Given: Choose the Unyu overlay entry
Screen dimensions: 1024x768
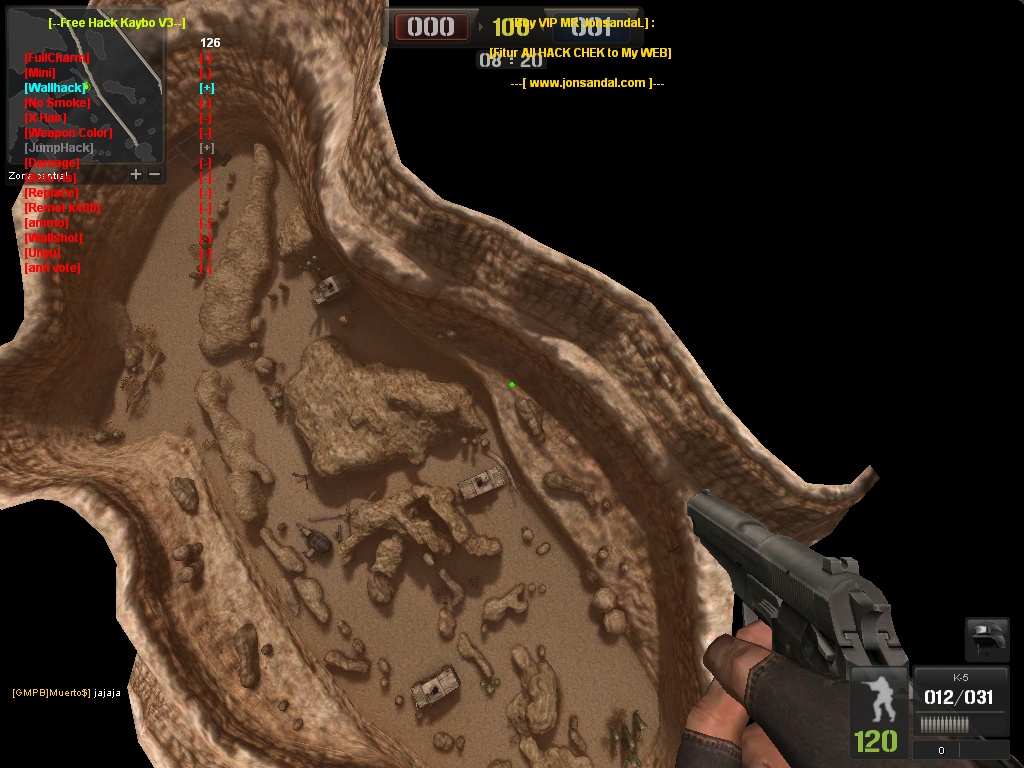Looking at the screenshot, I should [x=42, y=253].
